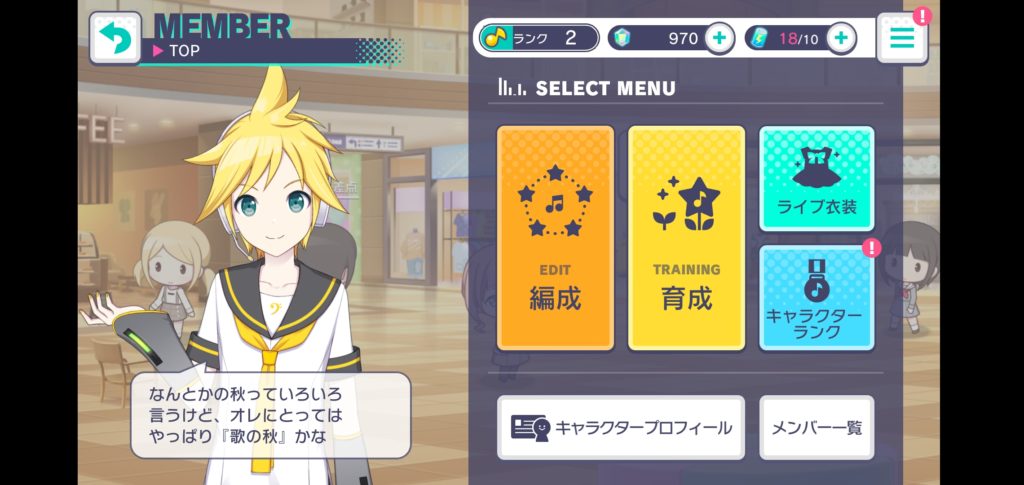The height and width of the screenshot is (485, 1024).
Task: View メンバー一覧 member list
Action: [x=816, y=427]
